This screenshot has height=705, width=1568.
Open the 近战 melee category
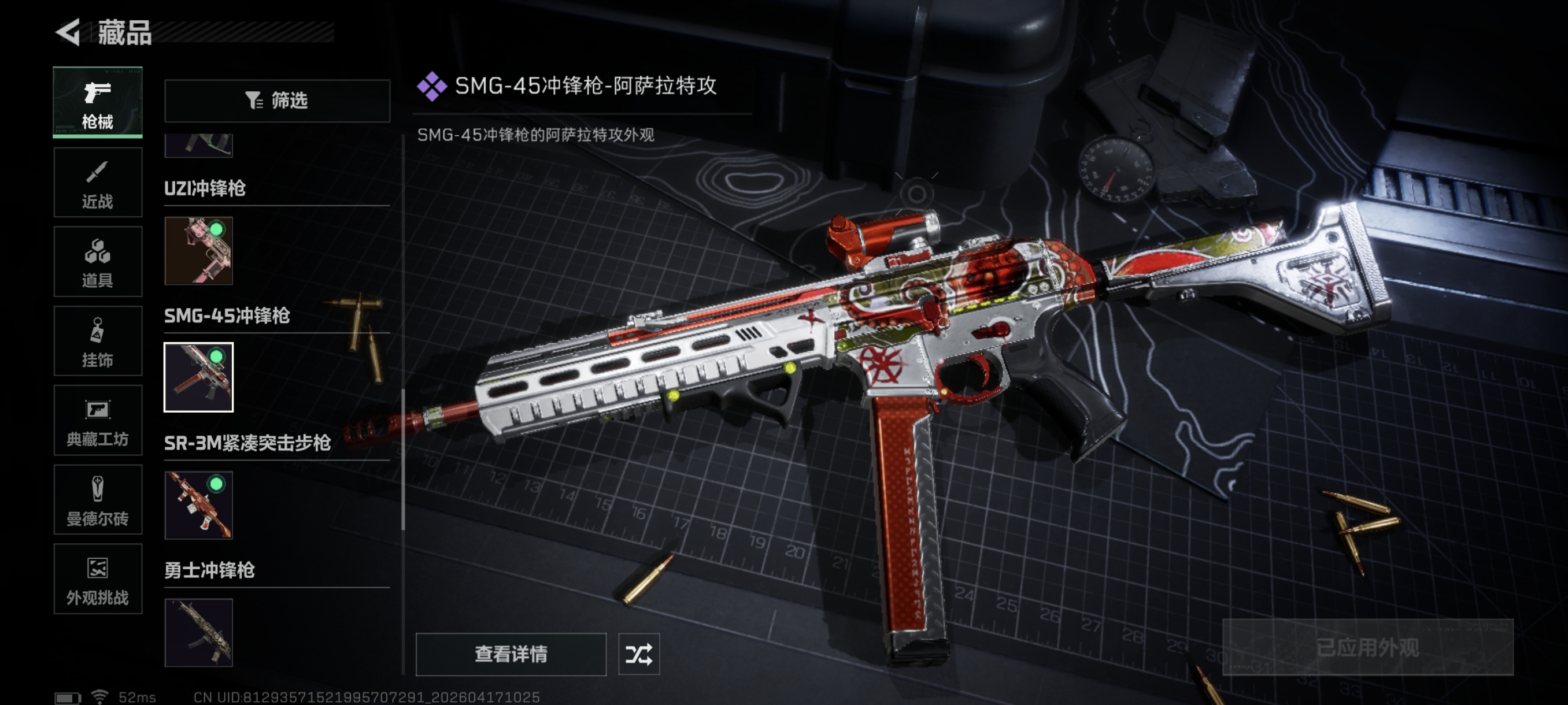97,182
